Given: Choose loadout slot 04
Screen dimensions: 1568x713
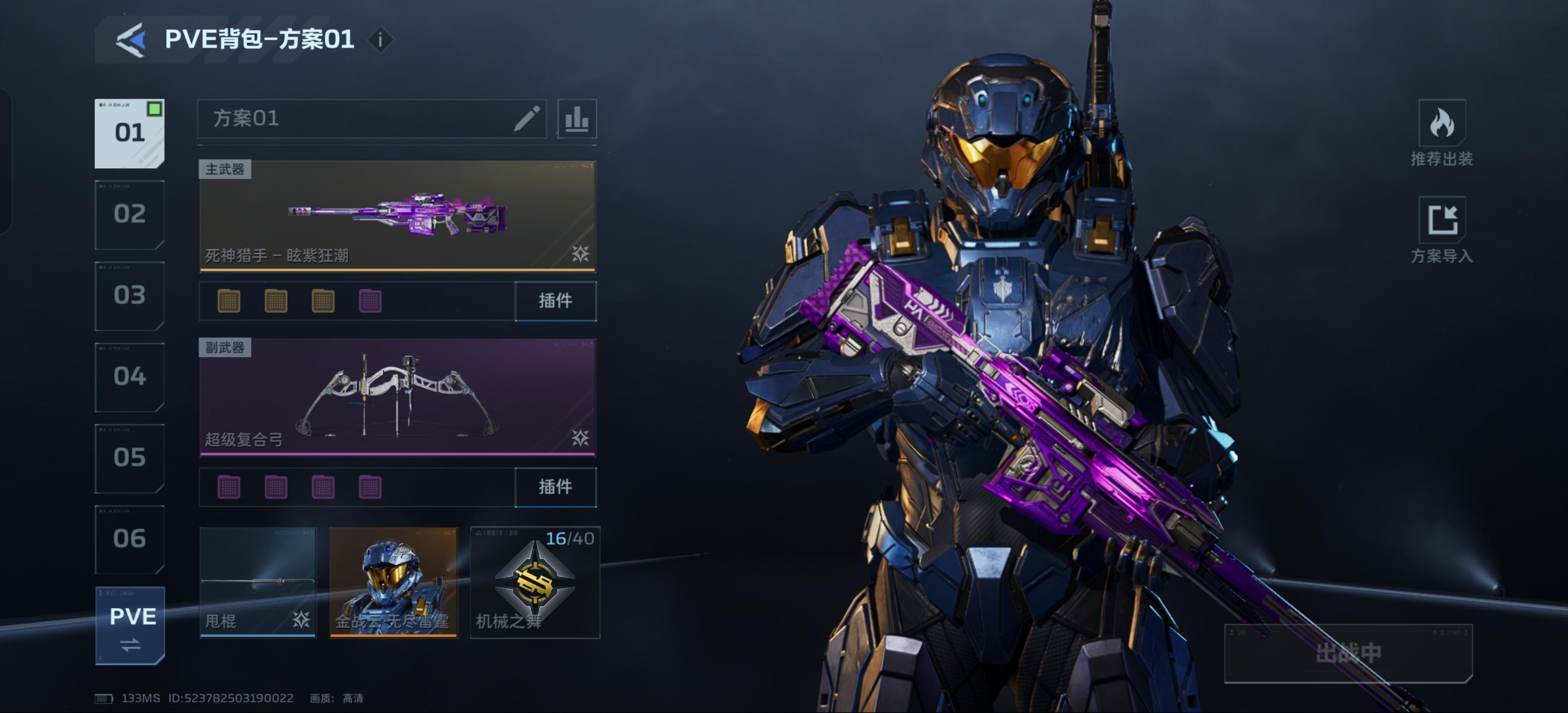Looking at the screenshot, I should pos(129,376).
